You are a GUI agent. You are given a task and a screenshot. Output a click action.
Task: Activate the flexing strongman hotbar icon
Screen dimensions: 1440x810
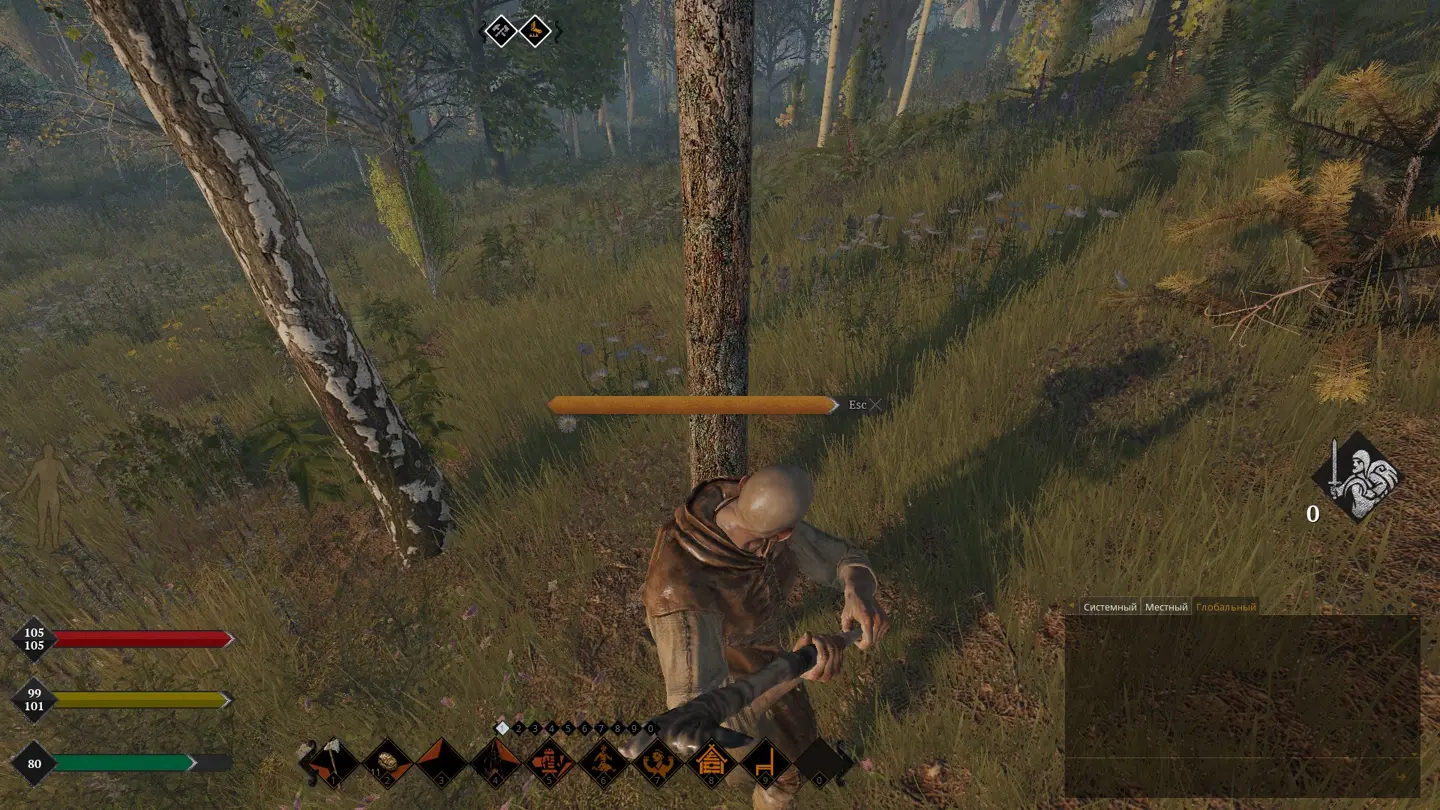click(x=658, y=763)
